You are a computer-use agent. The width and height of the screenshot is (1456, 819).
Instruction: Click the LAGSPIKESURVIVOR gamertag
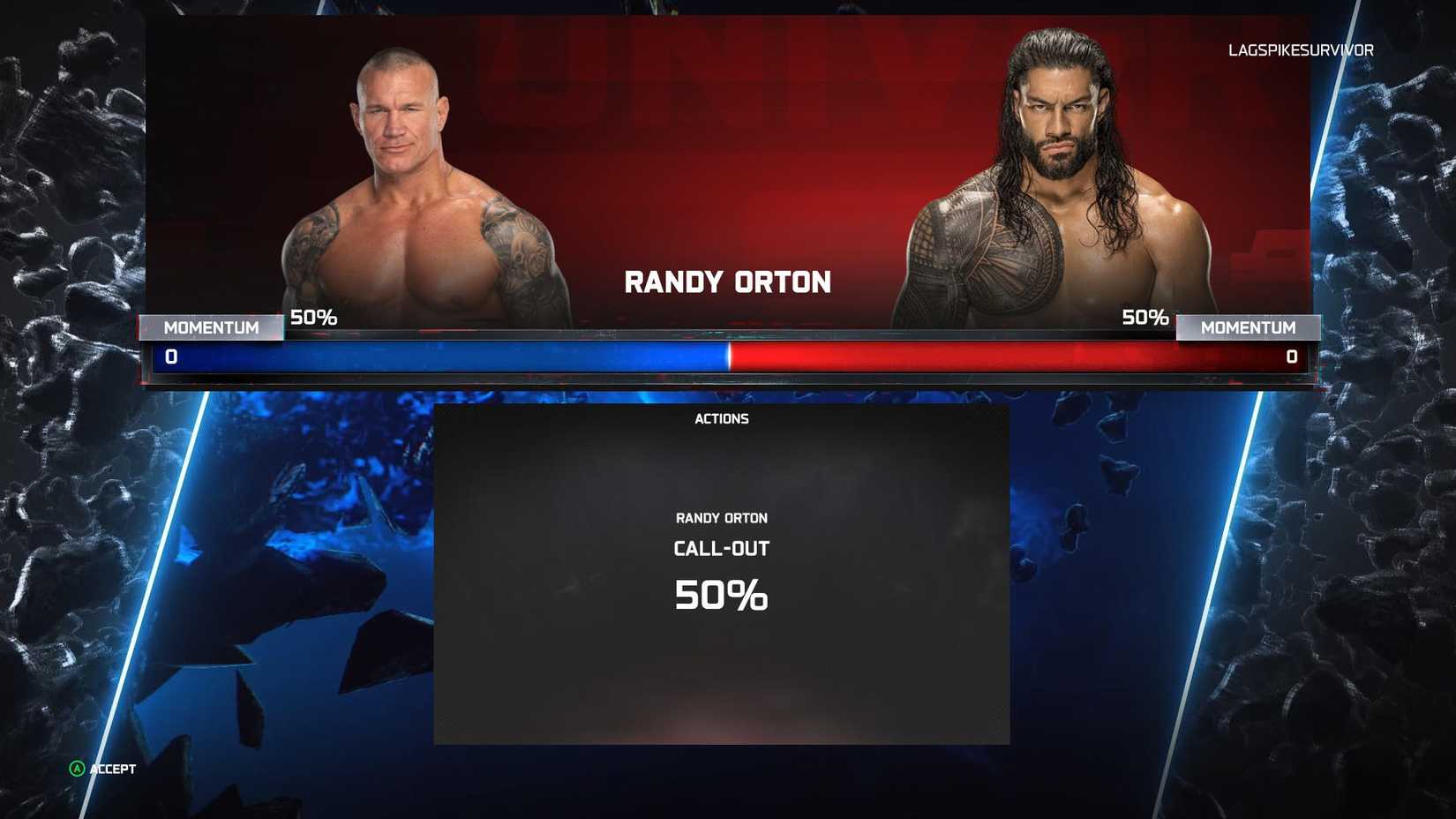[x=1301, y=50]
